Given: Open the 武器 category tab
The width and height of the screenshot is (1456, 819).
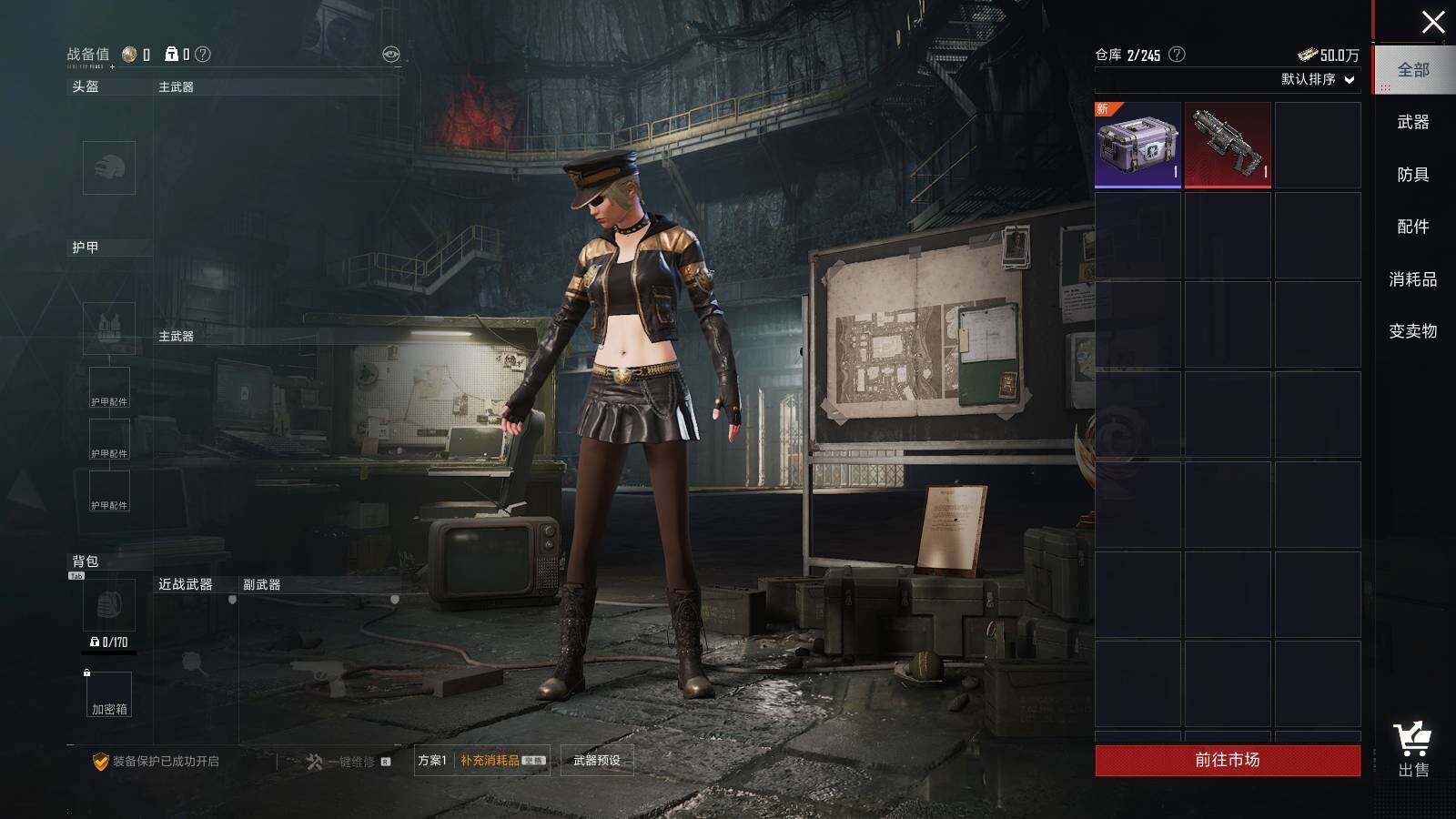Looking at the screenshot, I should [1413, 122].
